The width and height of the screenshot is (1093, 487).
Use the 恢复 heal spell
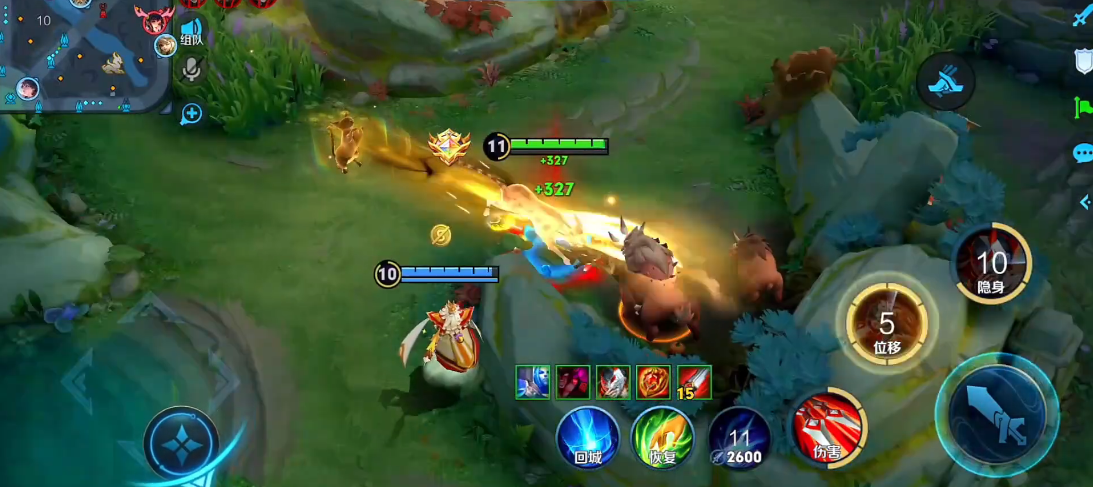[662, 437]
